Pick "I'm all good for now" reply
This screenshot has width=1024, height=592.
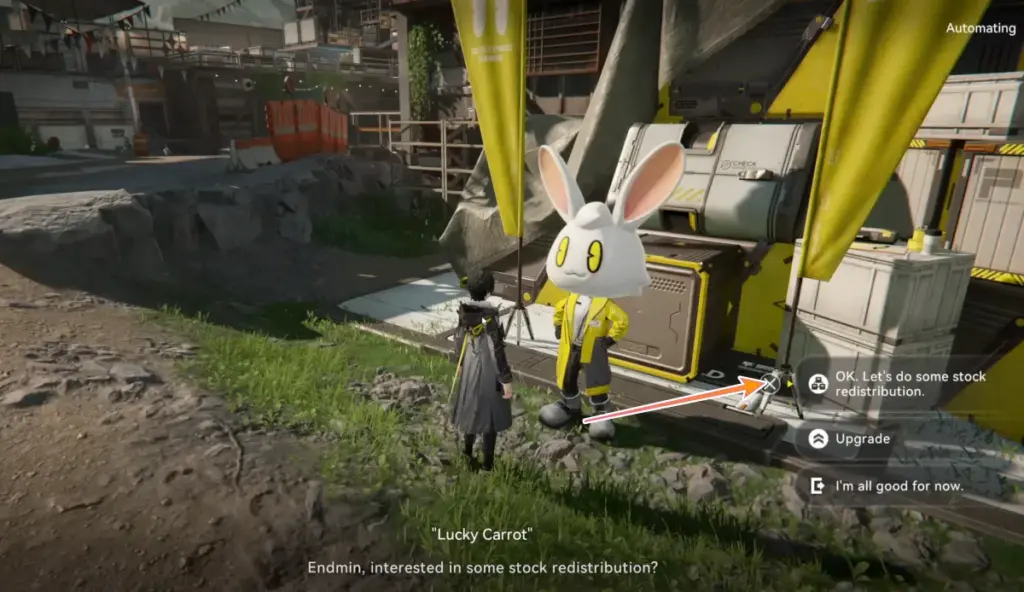tap(886, 486)
